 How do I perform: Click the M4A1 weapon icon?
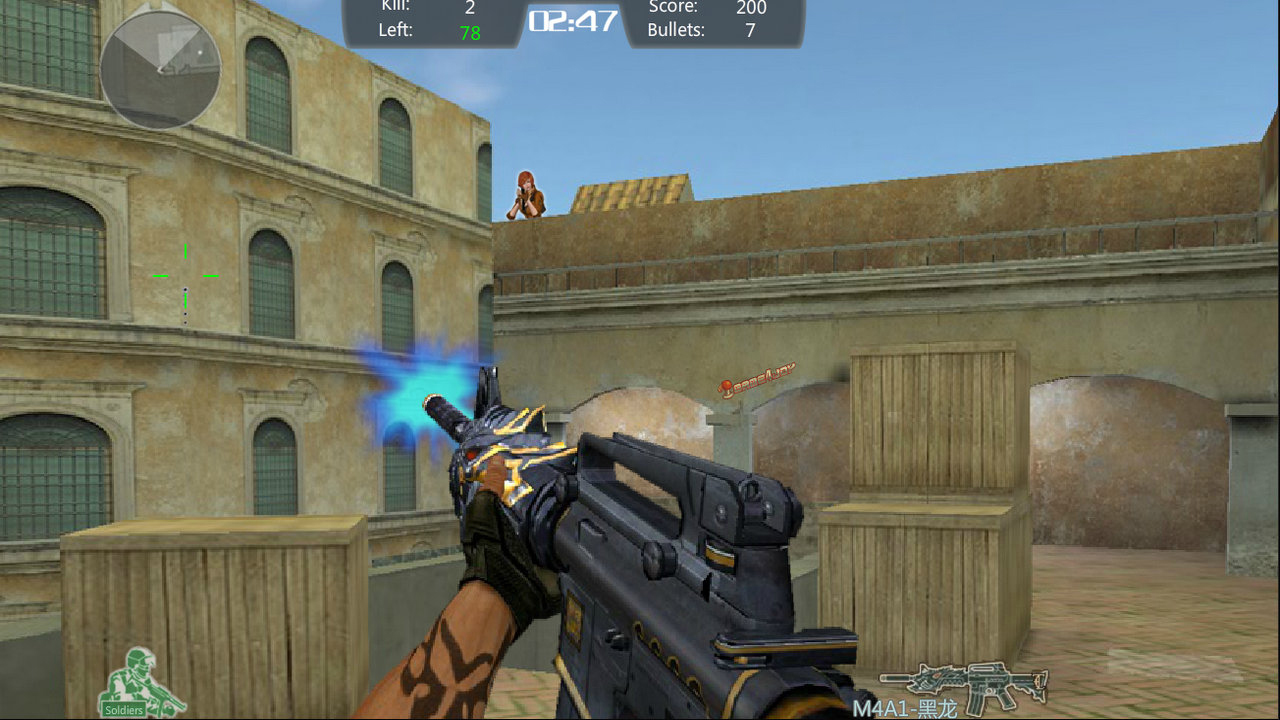click(x=964, y=686)
